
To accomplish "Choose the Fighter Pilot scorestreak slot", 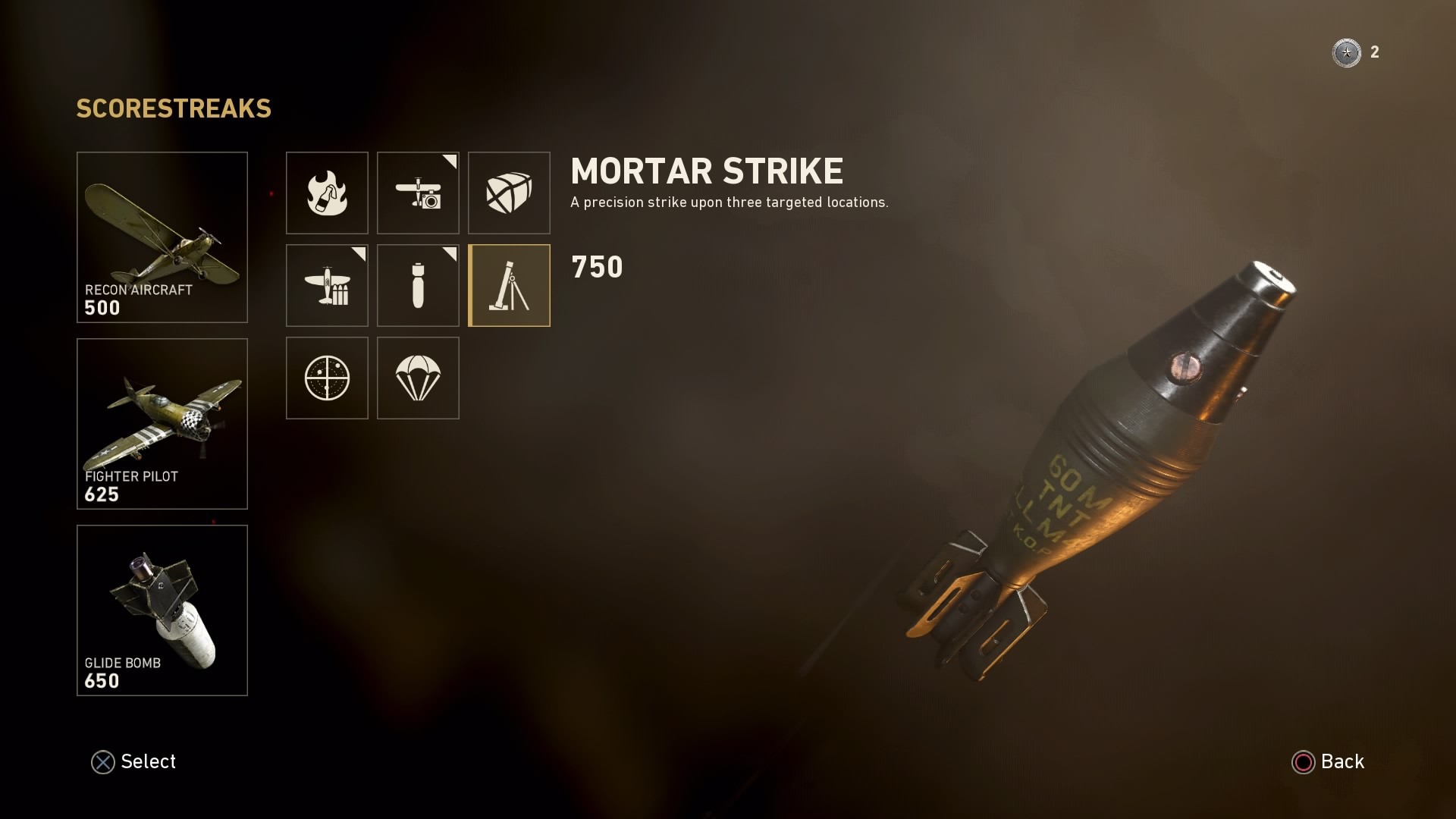I will (x=162, y=424).
